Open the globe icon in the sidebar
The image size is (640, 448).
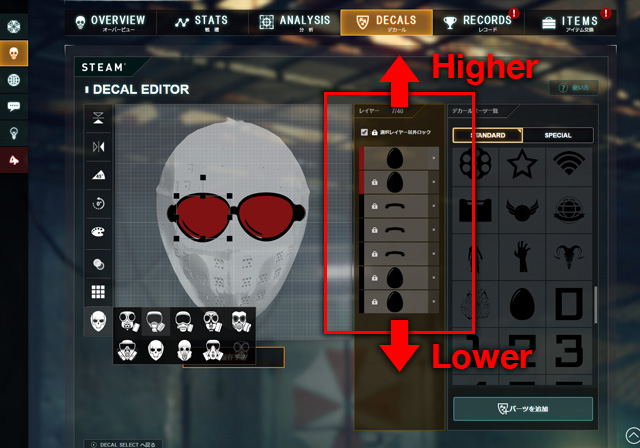(14, 80)
